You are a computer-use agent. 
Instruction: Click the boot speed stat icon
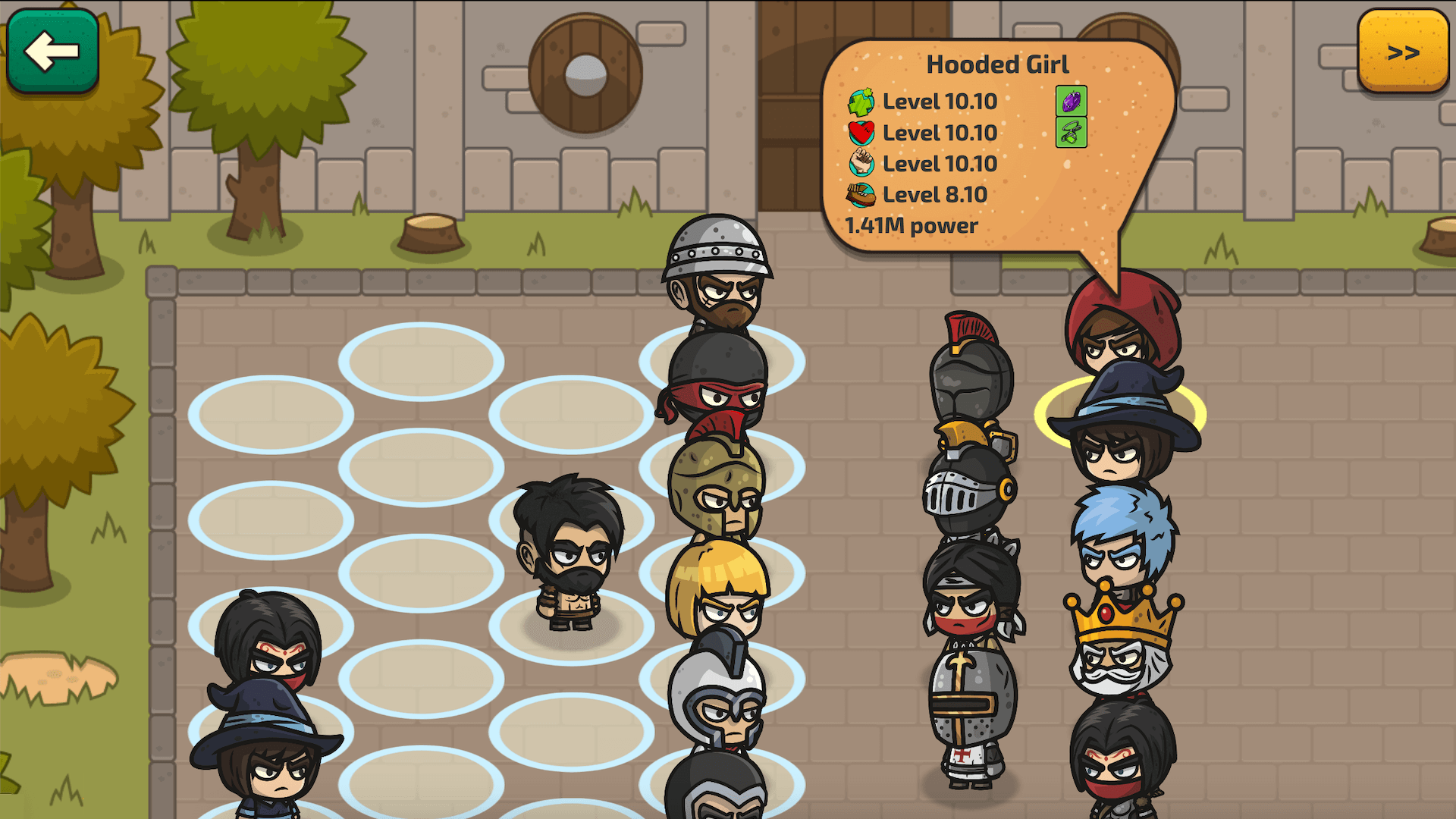(860, 194)
